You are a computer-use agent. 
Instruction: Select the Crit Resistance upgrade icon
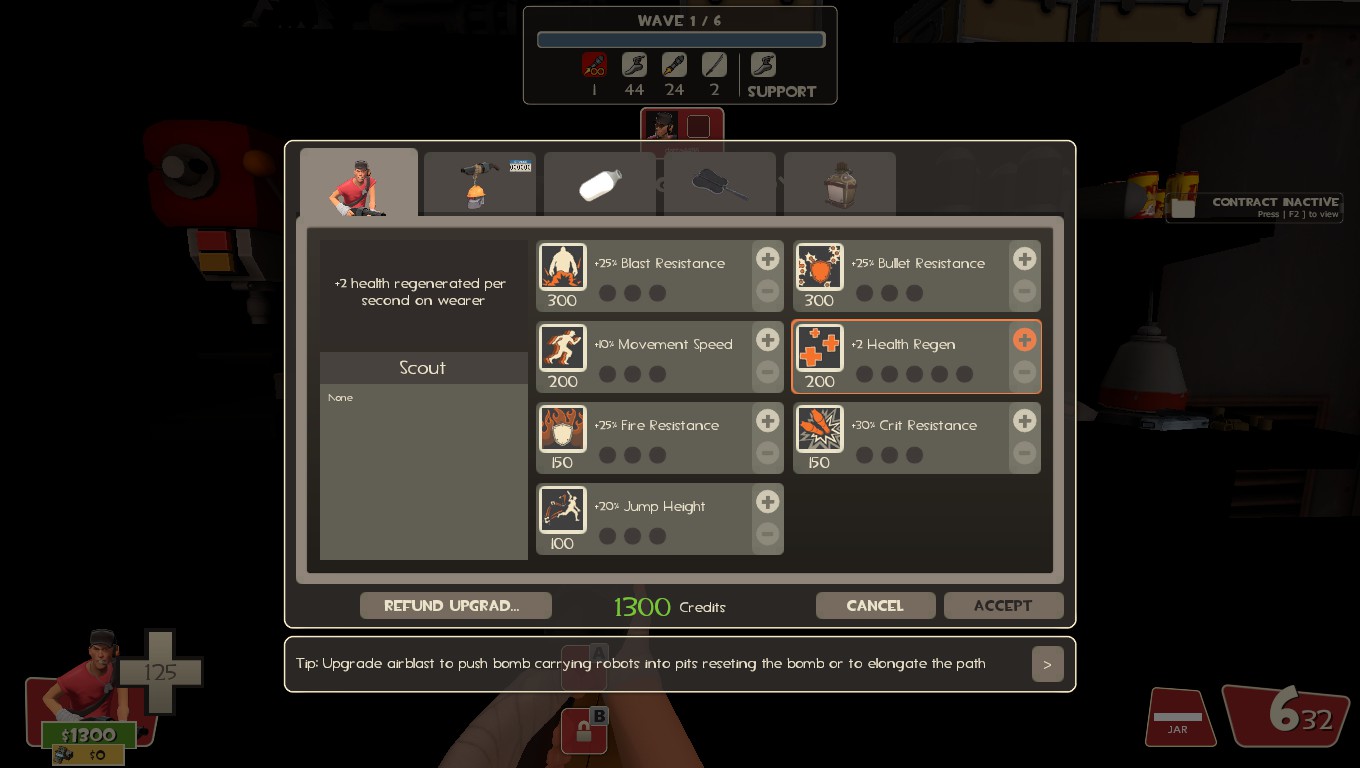tap(819, 428)
